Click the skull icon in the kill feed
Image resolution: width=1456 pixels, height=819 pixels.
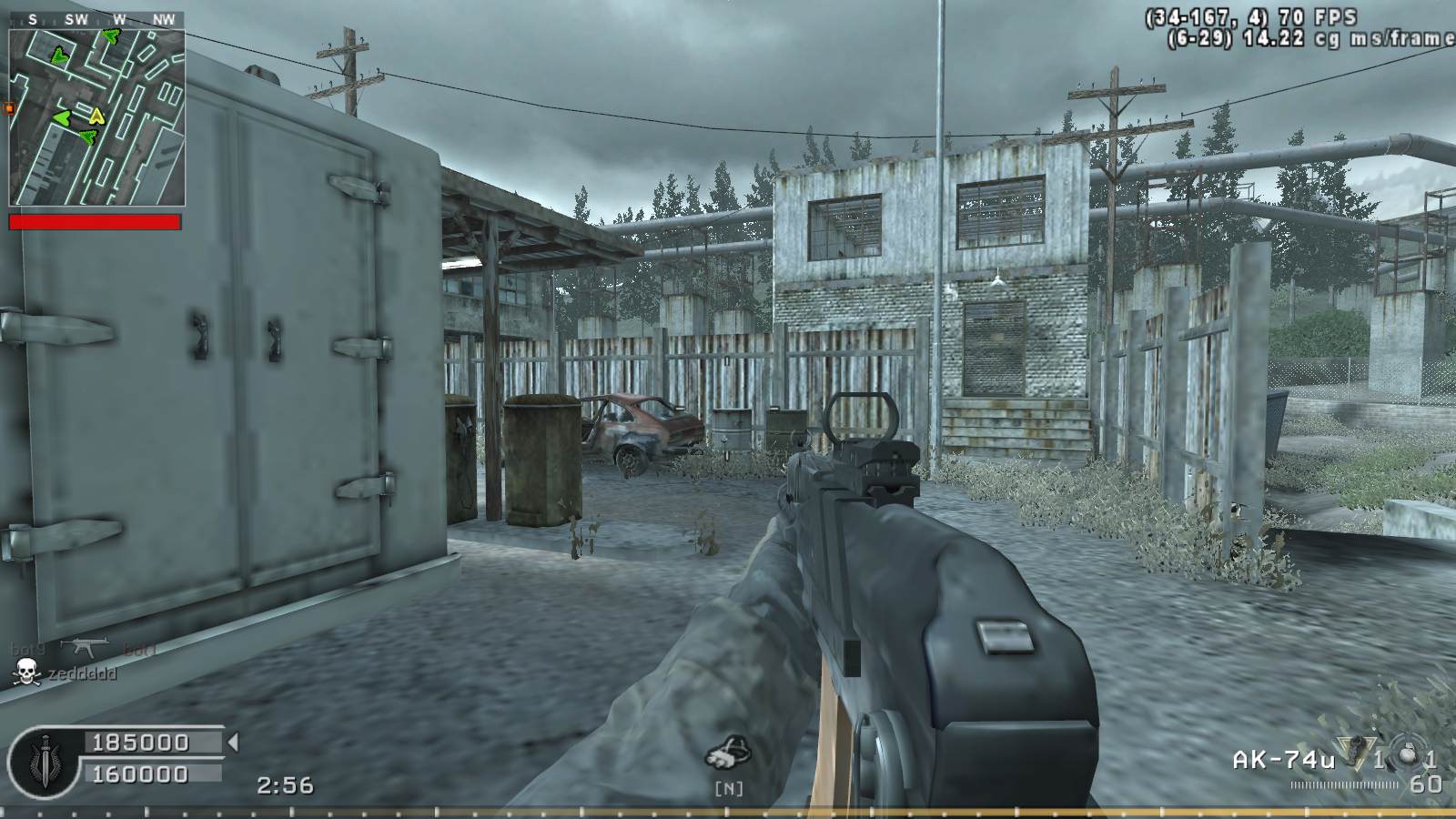coord(26,673)
